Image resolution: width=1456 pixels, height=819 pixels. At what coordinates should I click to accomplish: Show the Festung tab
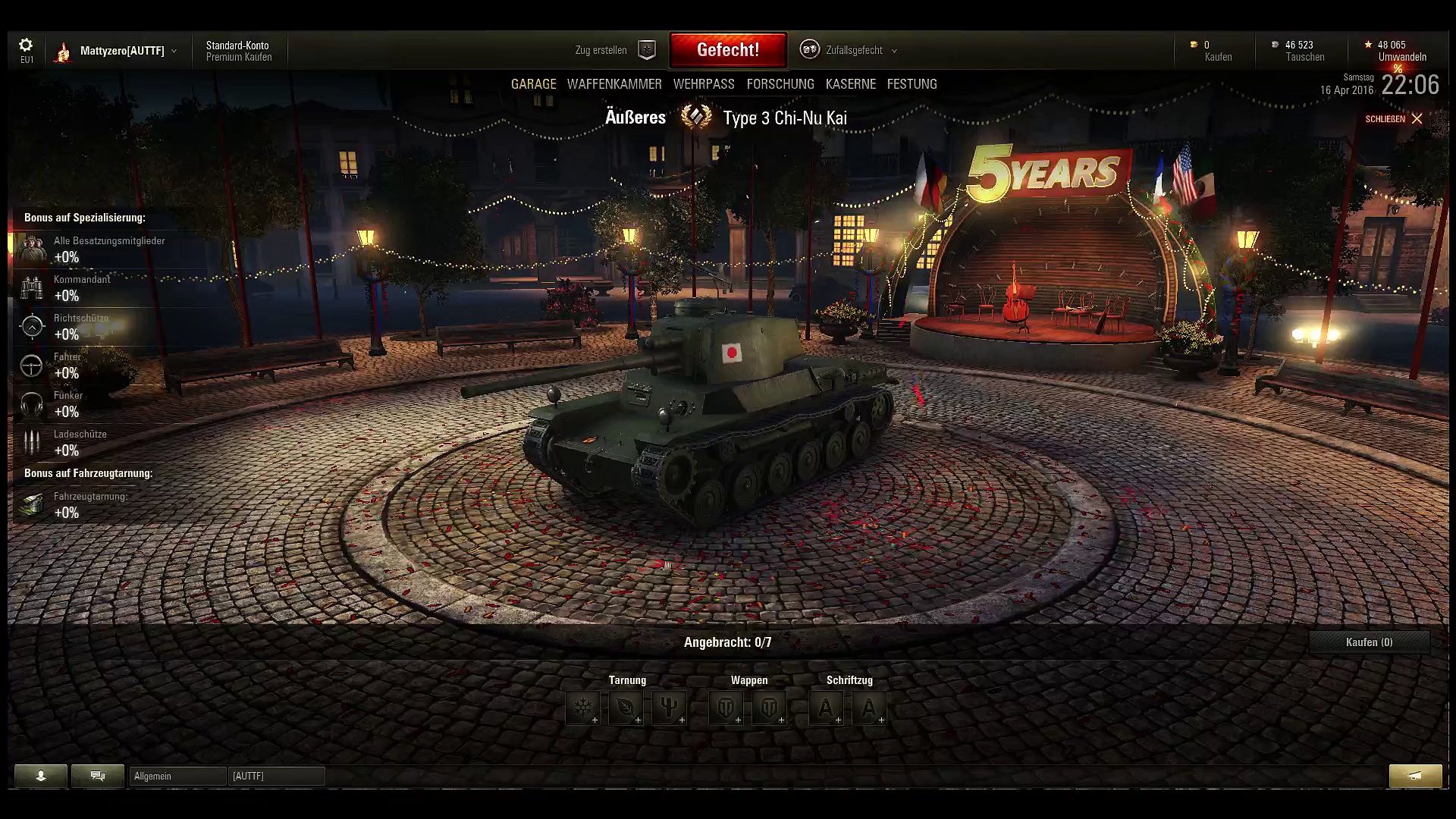tap(912, 84)
